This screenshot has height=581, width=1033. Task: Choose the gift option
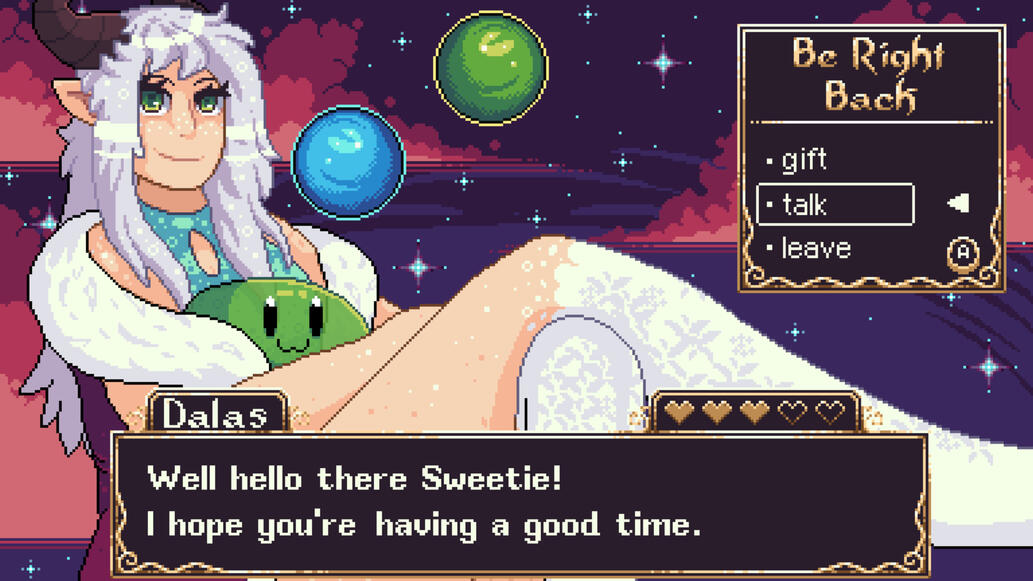(x=804, y=160)
